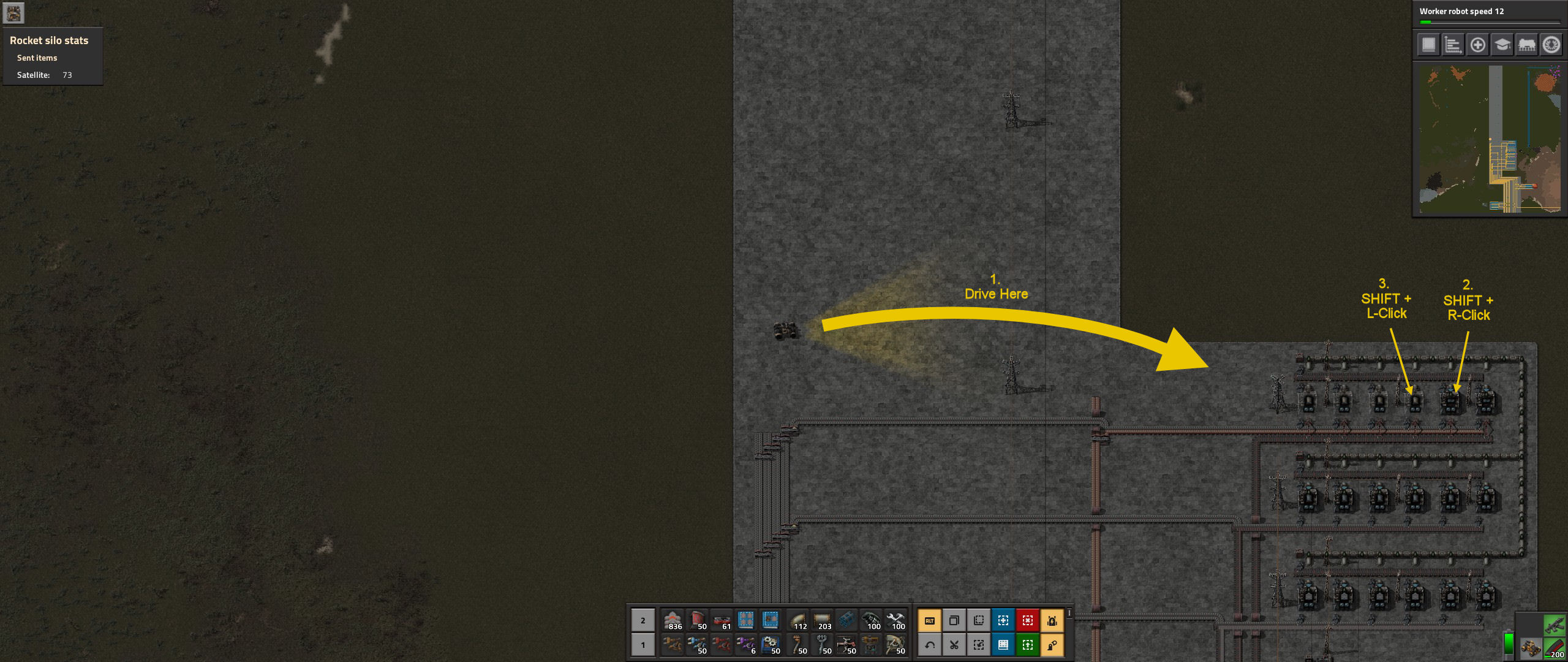Select the new blueprint shortcut
The width and height of the screenshot is (1568, 662).
coord(1003,620)
